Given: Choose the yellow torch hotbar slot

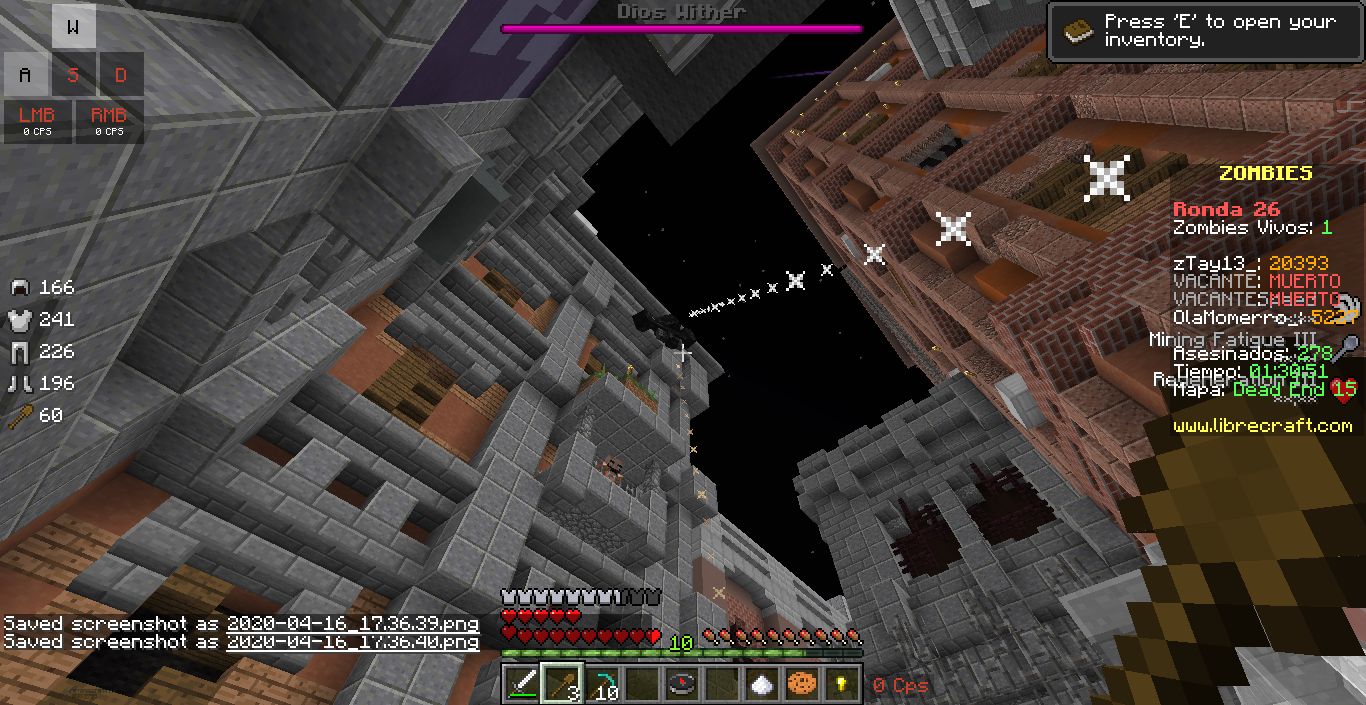Looking at the screenshot, I should (x=841, y=684).
